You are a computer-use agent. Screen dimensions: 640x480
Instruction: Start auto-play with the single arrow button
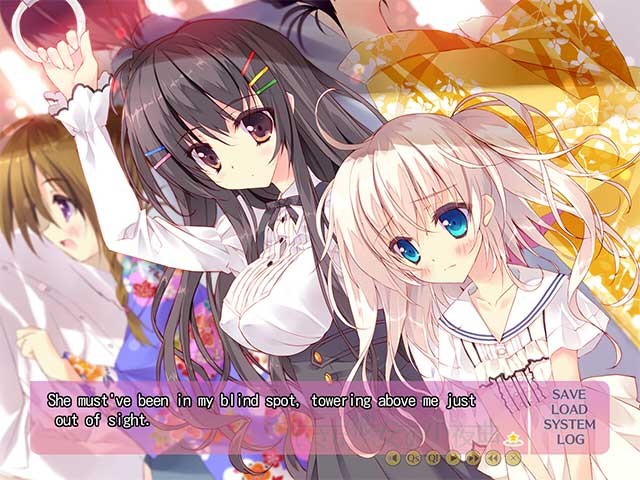coord(453,458)
